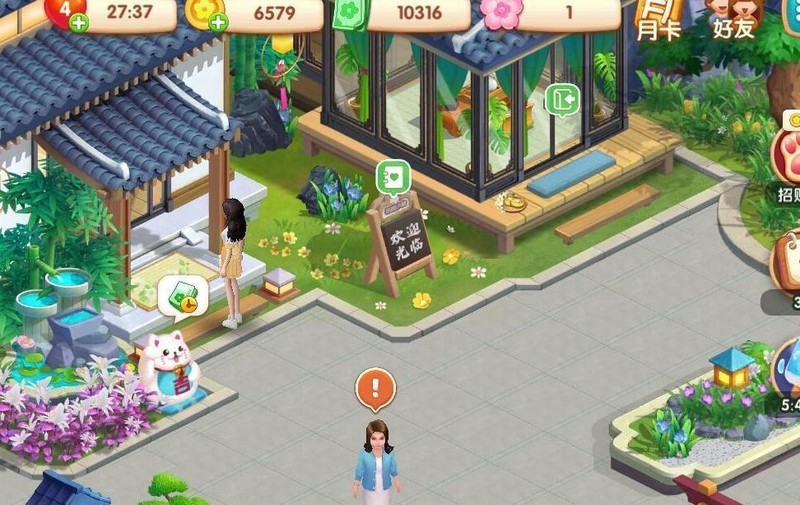800x505 pixels.
Task: Open the 月卡 monthly card
Action: (658, 18)
